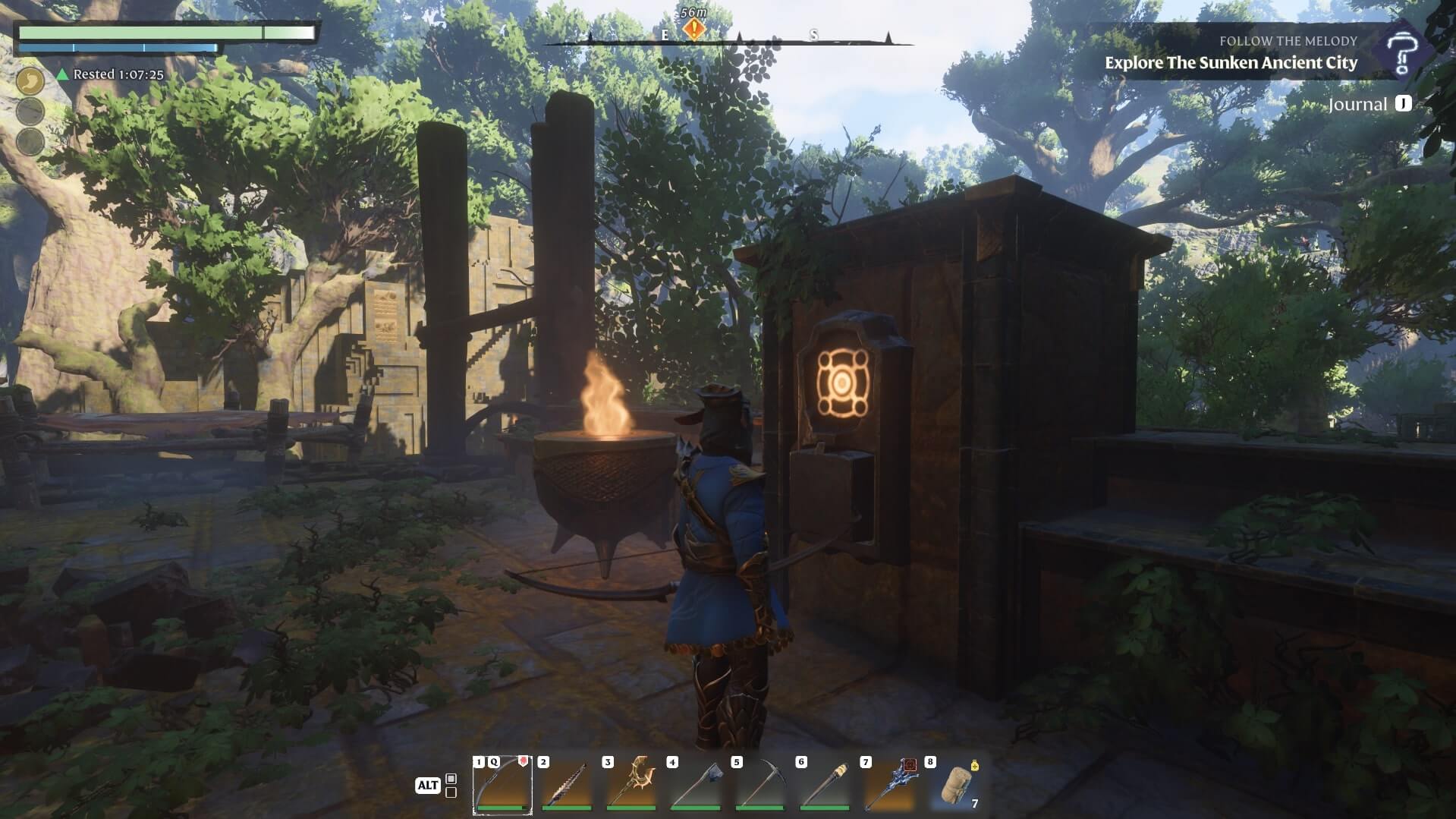This screenshot has width=1456, height=819.
Task: Inspect the active food buff stomach icon
Action: pos(30,80)
